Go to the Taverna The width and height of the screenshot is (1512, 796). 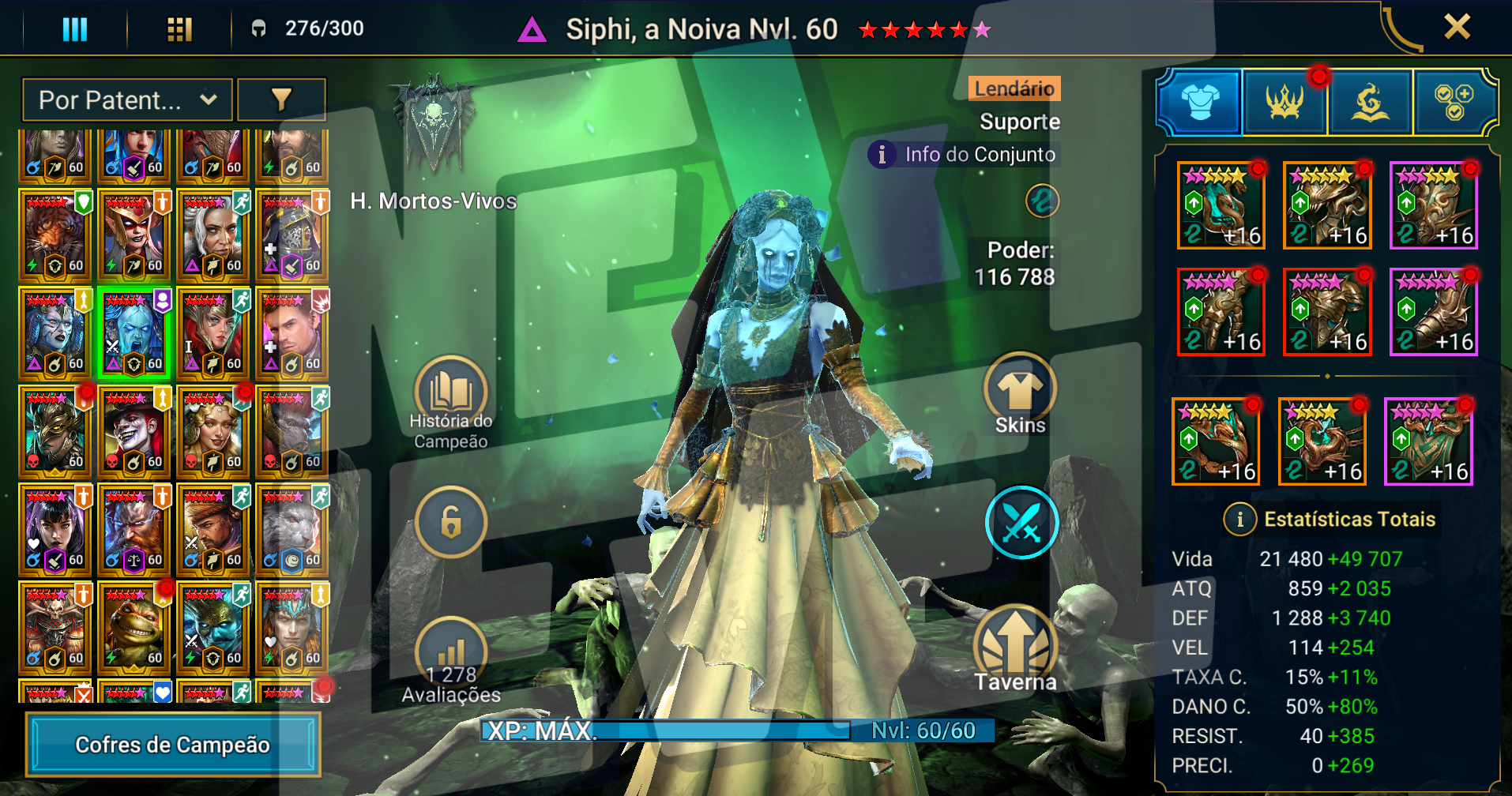tap(1015, 649)
